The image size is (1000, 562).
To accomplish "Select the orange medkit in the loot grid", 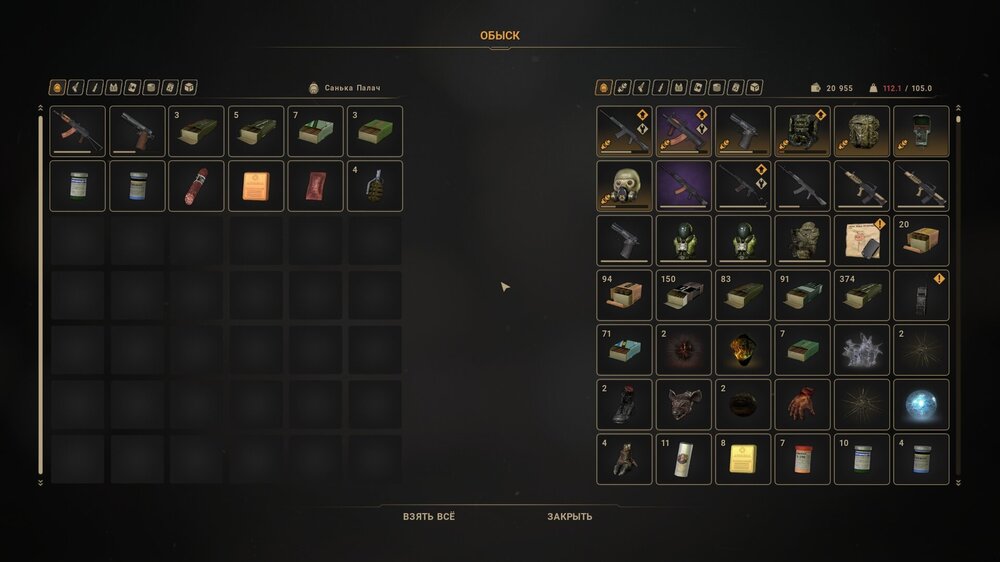I will 256,186.
